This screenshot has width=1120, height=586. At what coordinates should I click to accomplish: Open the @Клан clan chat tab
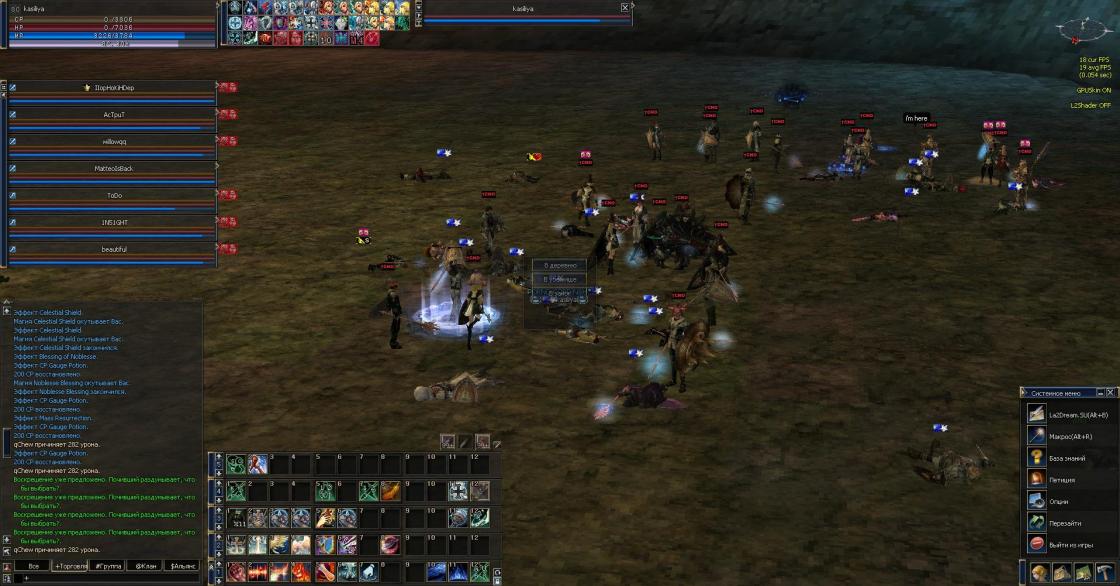[144, 566]
